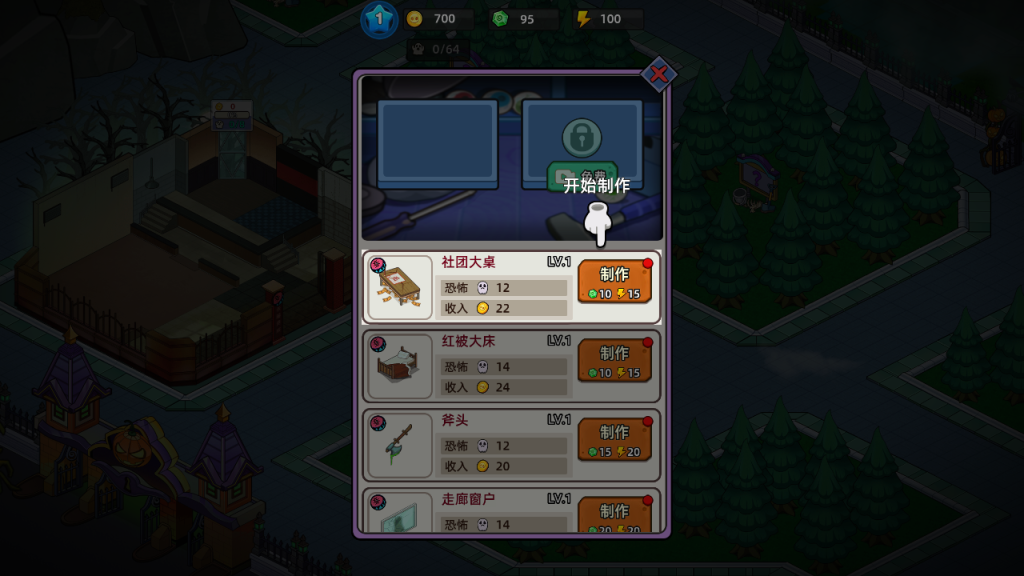Select the 社团大桌 table thumbnail
1024x576 pixels.
[x=400, y=287]
